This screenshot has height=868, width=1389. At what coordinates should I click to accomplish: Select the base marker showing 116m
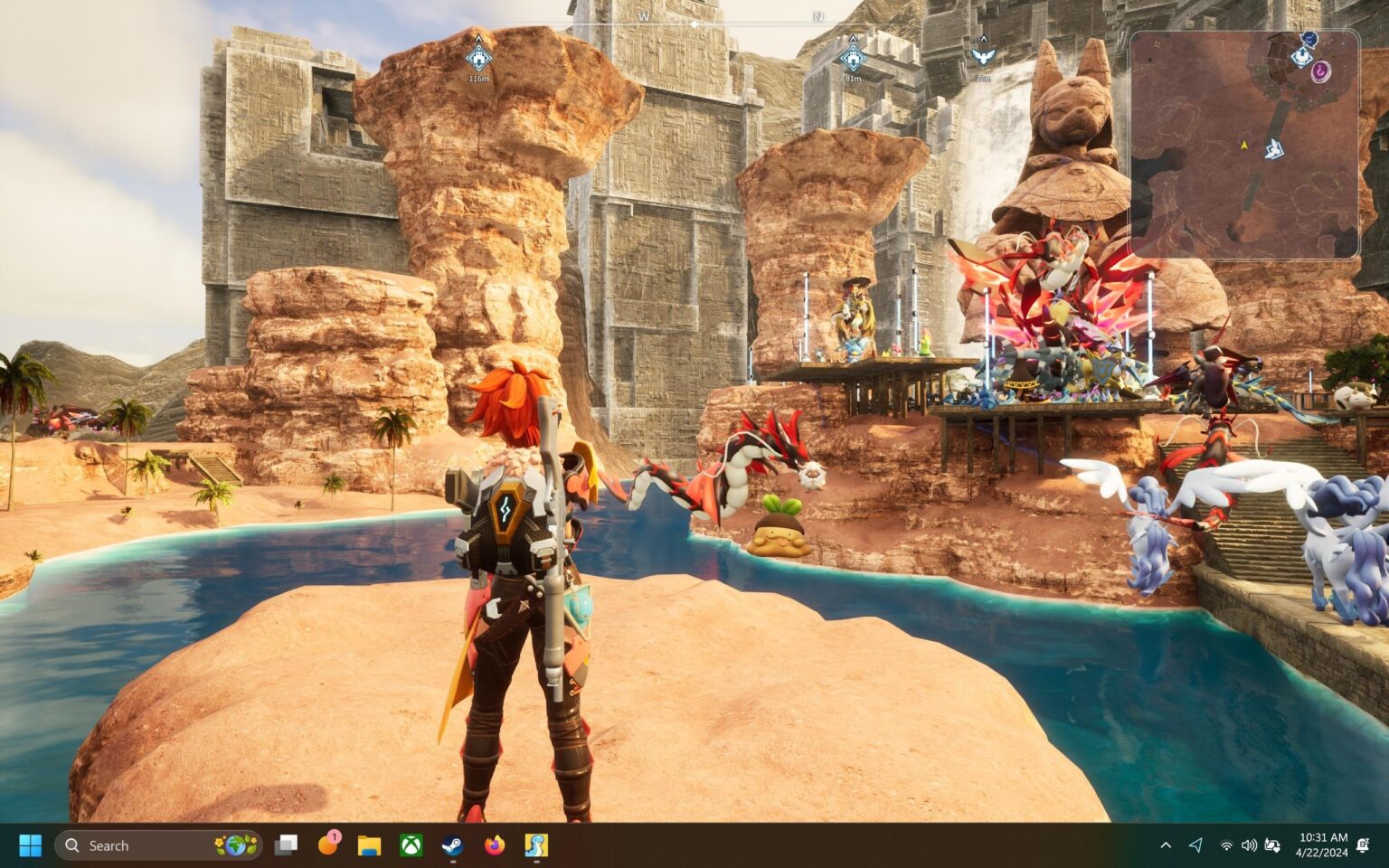pyautogui.click(x=478, y=58)
